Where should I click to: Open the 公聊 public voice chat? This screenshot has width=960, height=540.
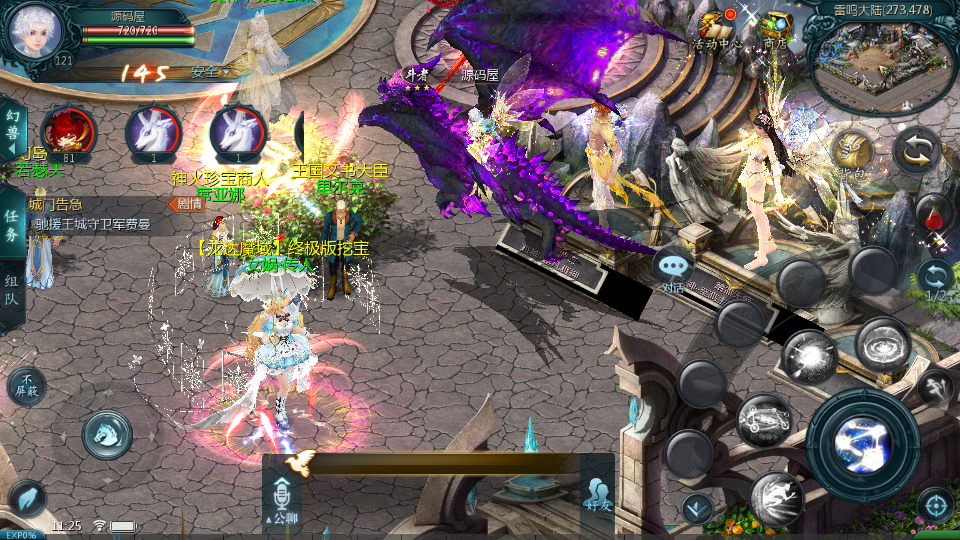tap(281, 499)
